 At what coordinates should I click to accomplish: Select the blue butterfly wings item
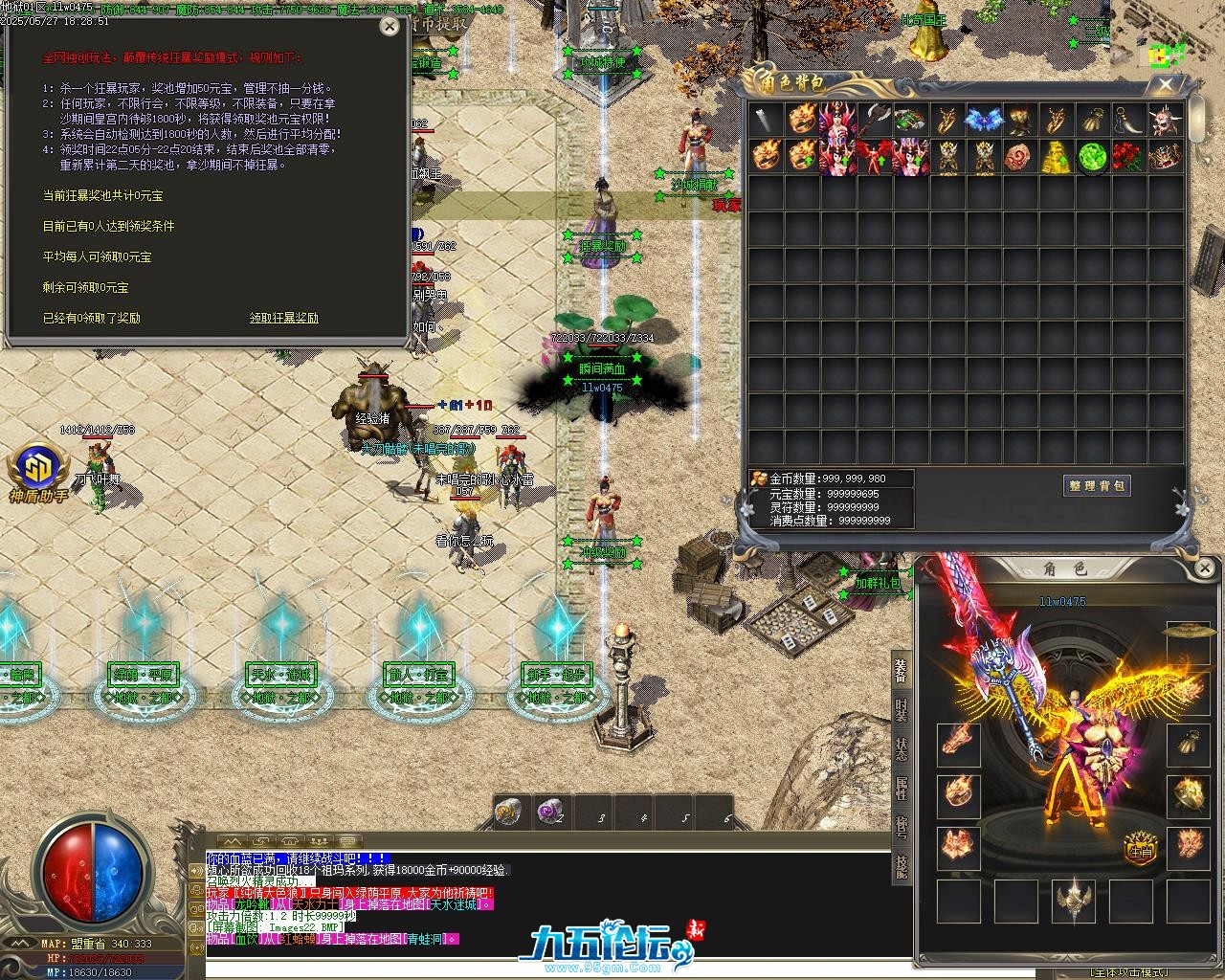coord(982,121)
